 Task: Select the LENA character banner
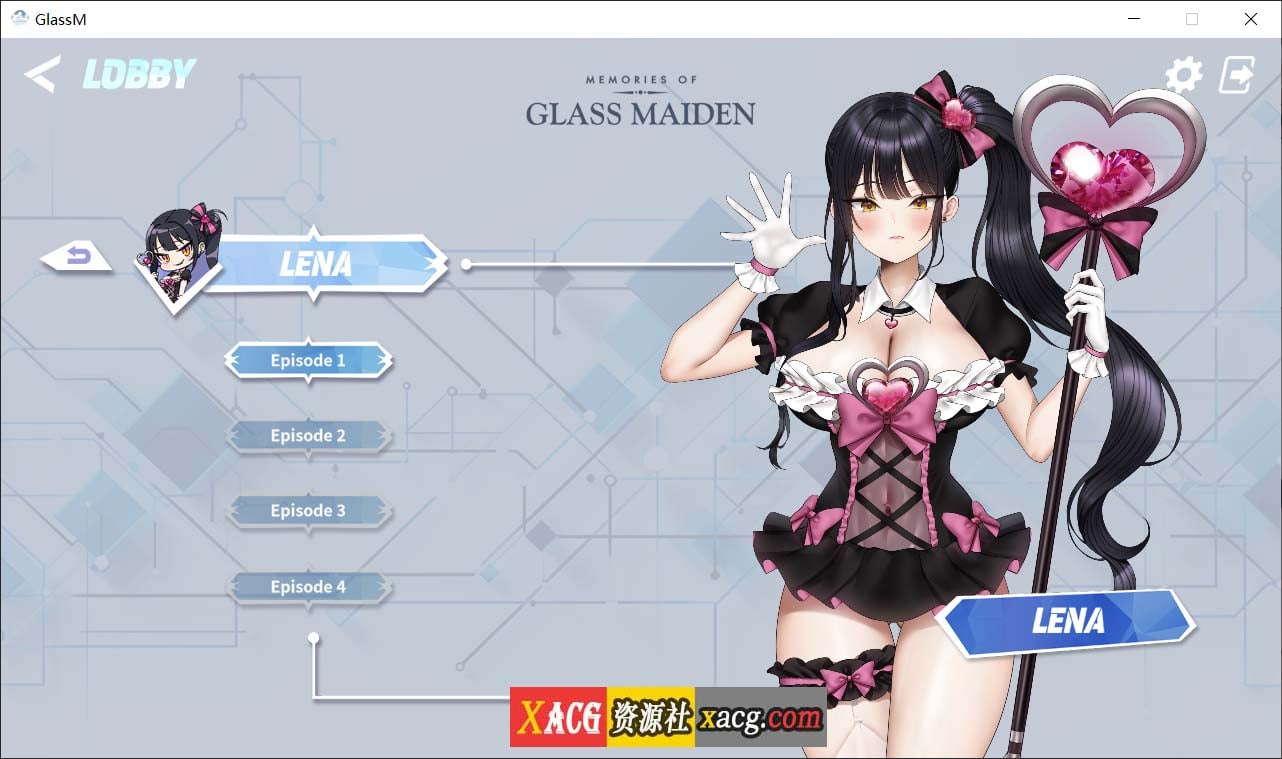coord(316,264)
